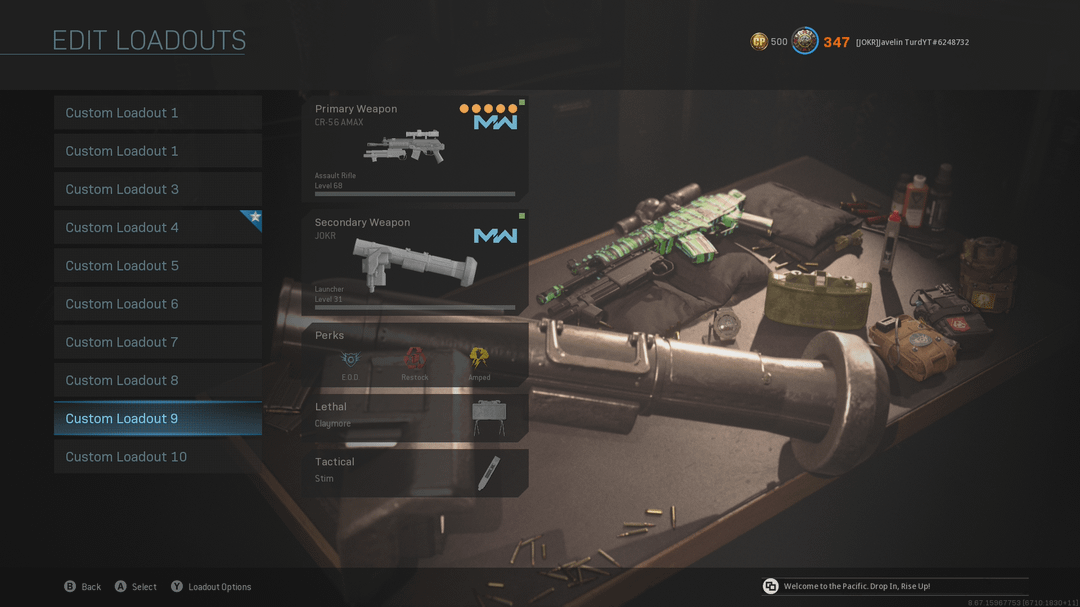Select the highlighted Custom Loadout 9
The height and width of the screenshot is (607, 1080).
pos(157,419)
